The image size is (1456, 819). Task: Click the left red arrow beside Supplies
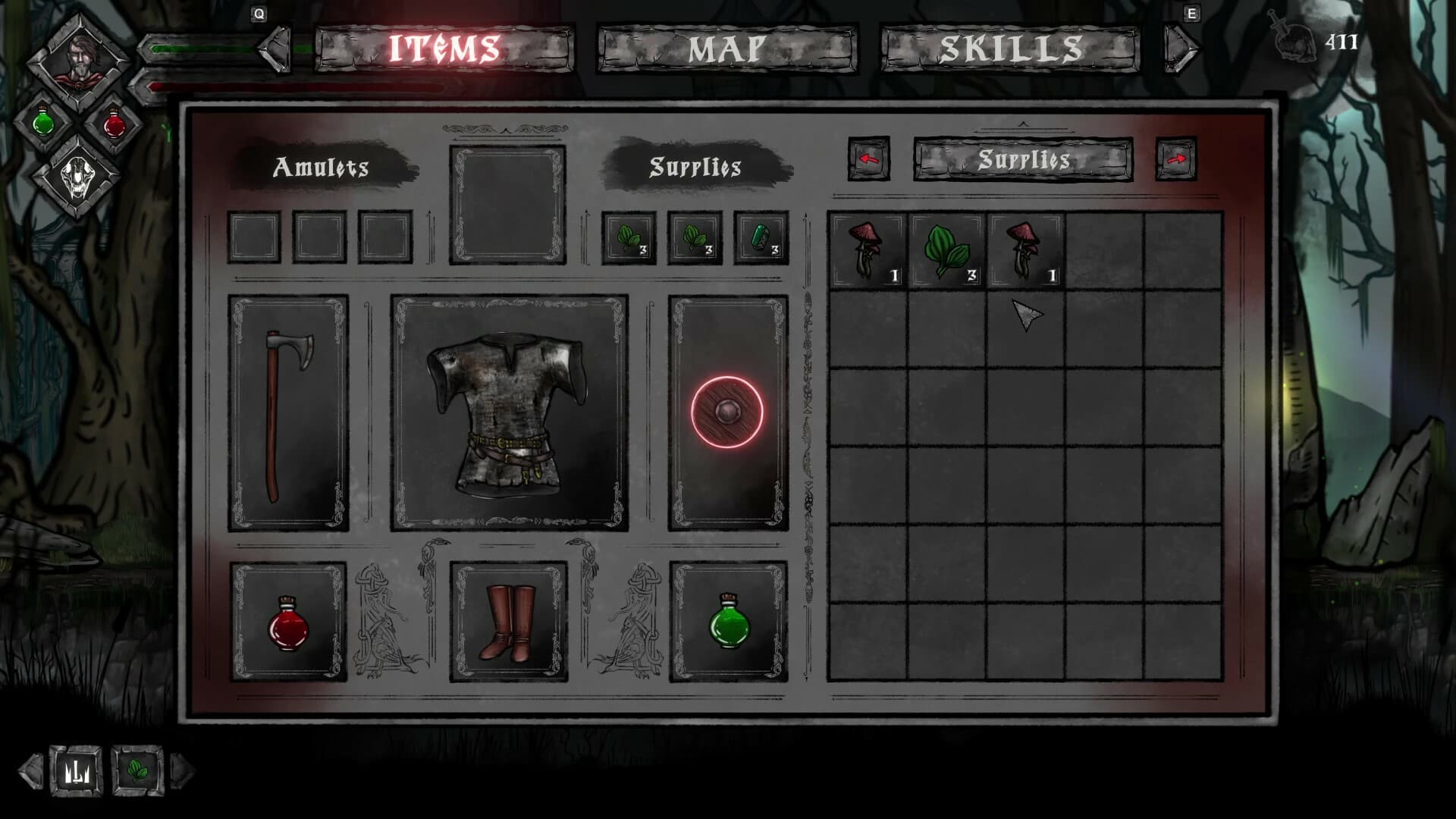pyautogui.click(x=868, y=160)
